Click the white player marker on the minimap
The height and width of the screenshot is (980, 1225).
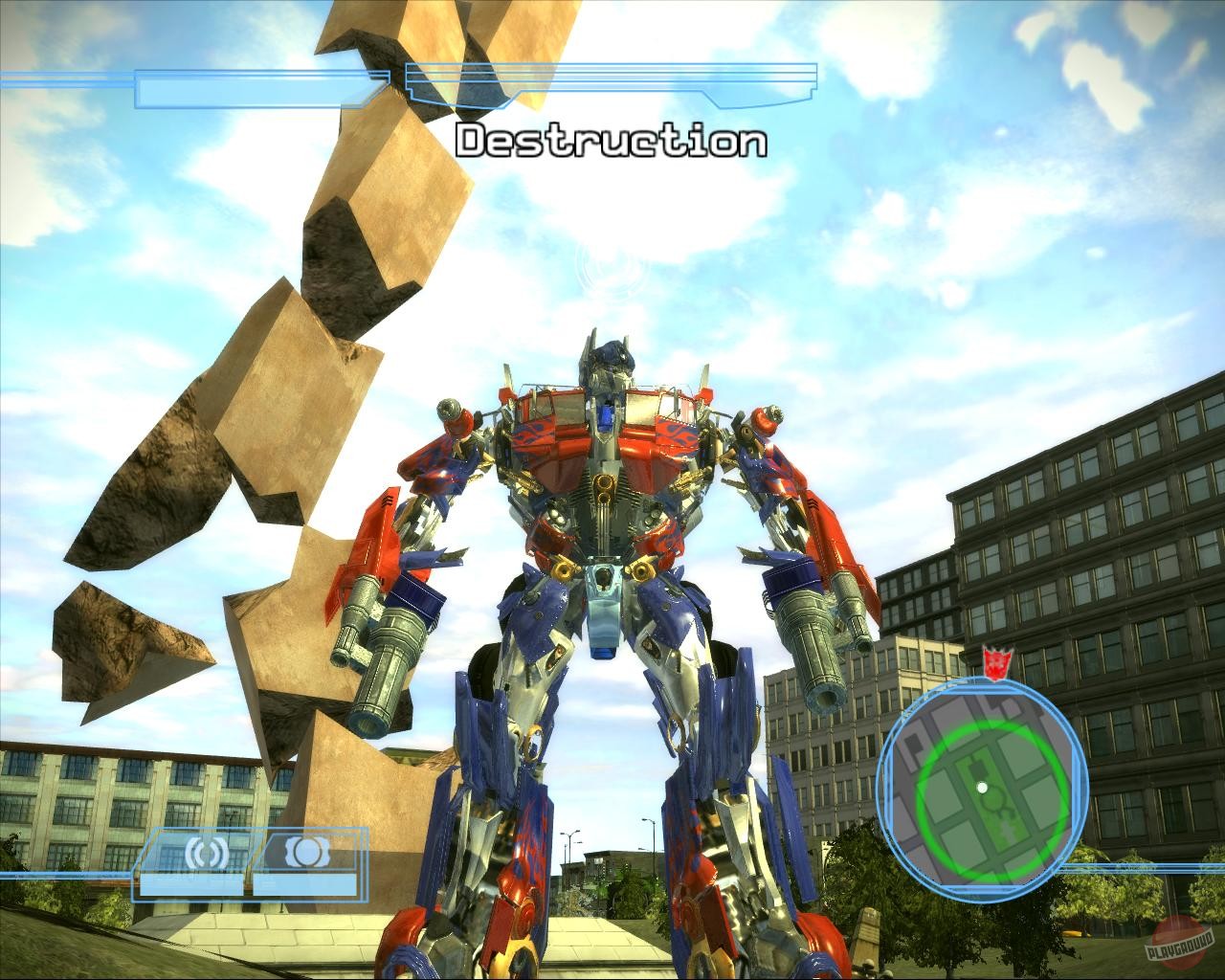984,788
